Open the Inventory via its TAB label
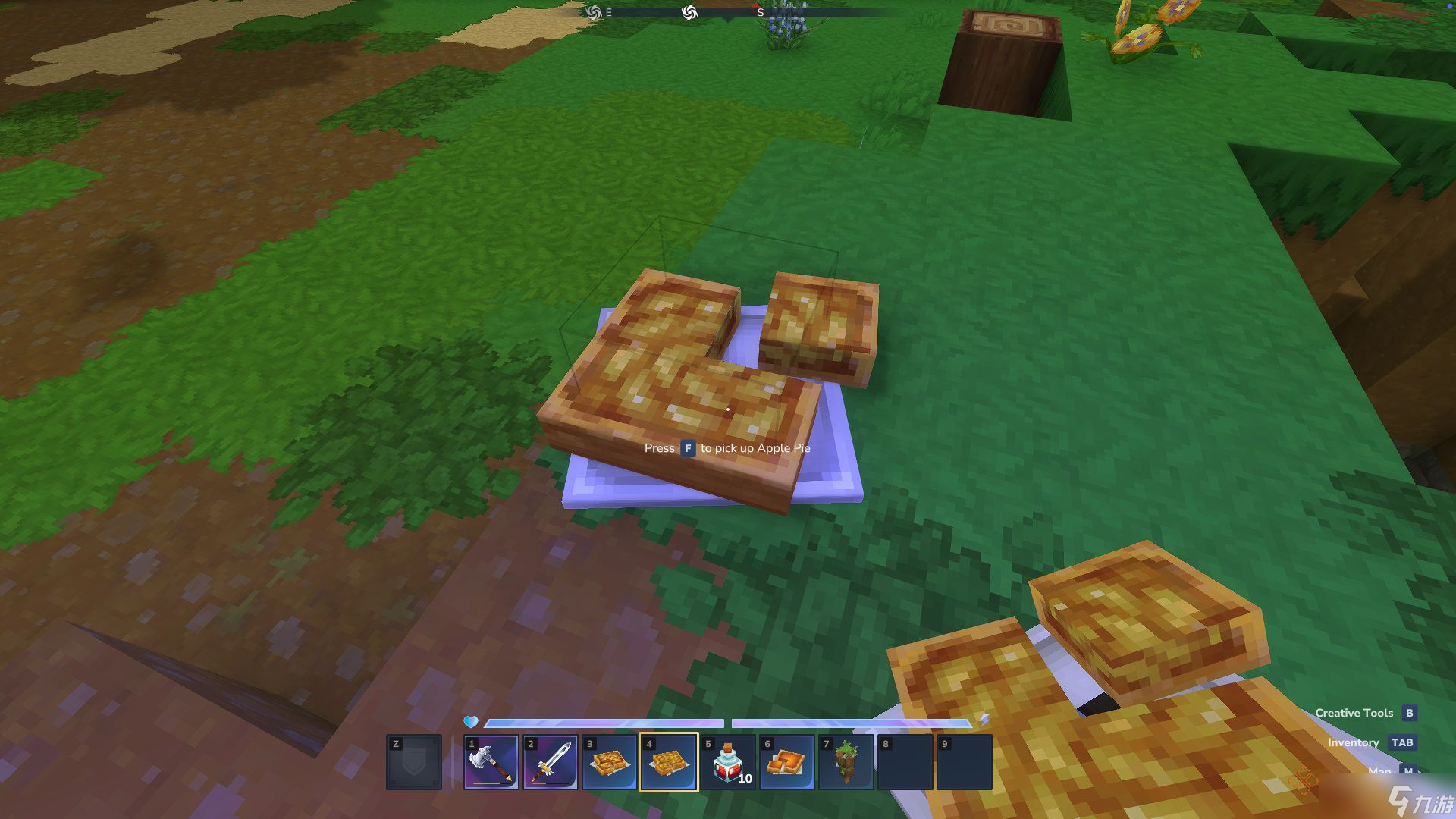 tap(1354, 742)
